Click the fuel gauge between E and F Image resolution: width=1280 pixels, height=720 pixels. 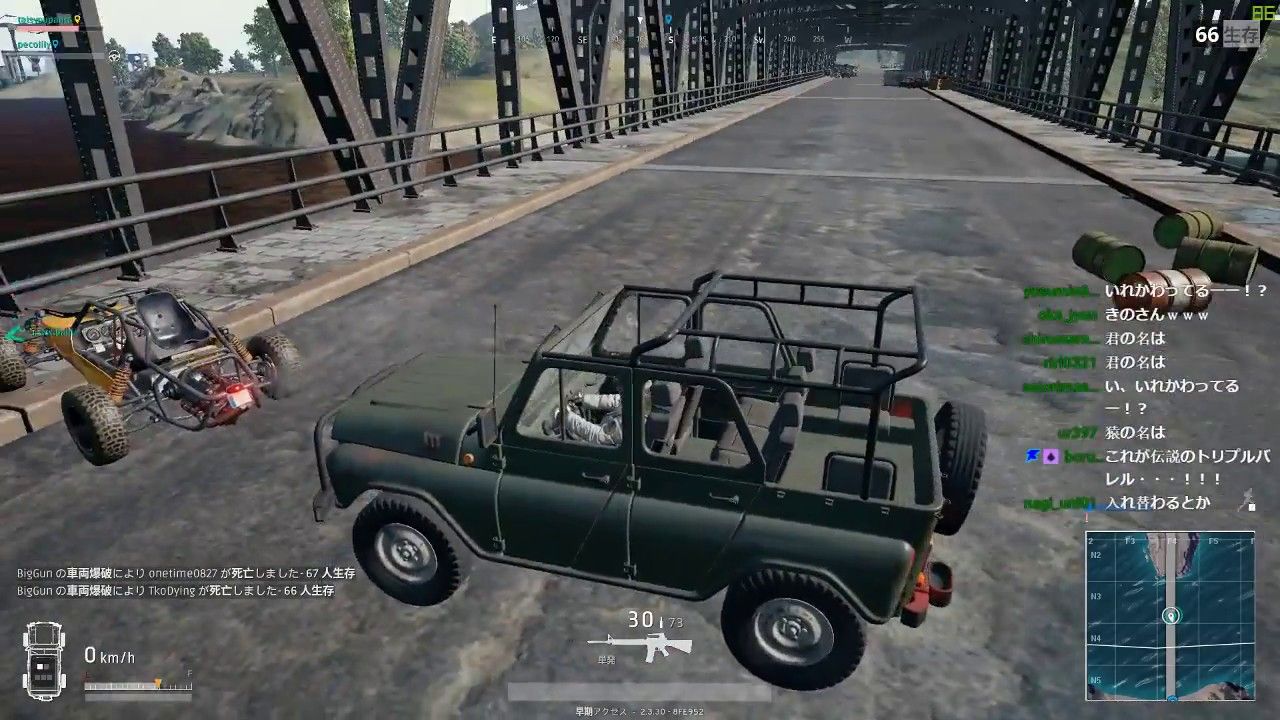(140, 684)
